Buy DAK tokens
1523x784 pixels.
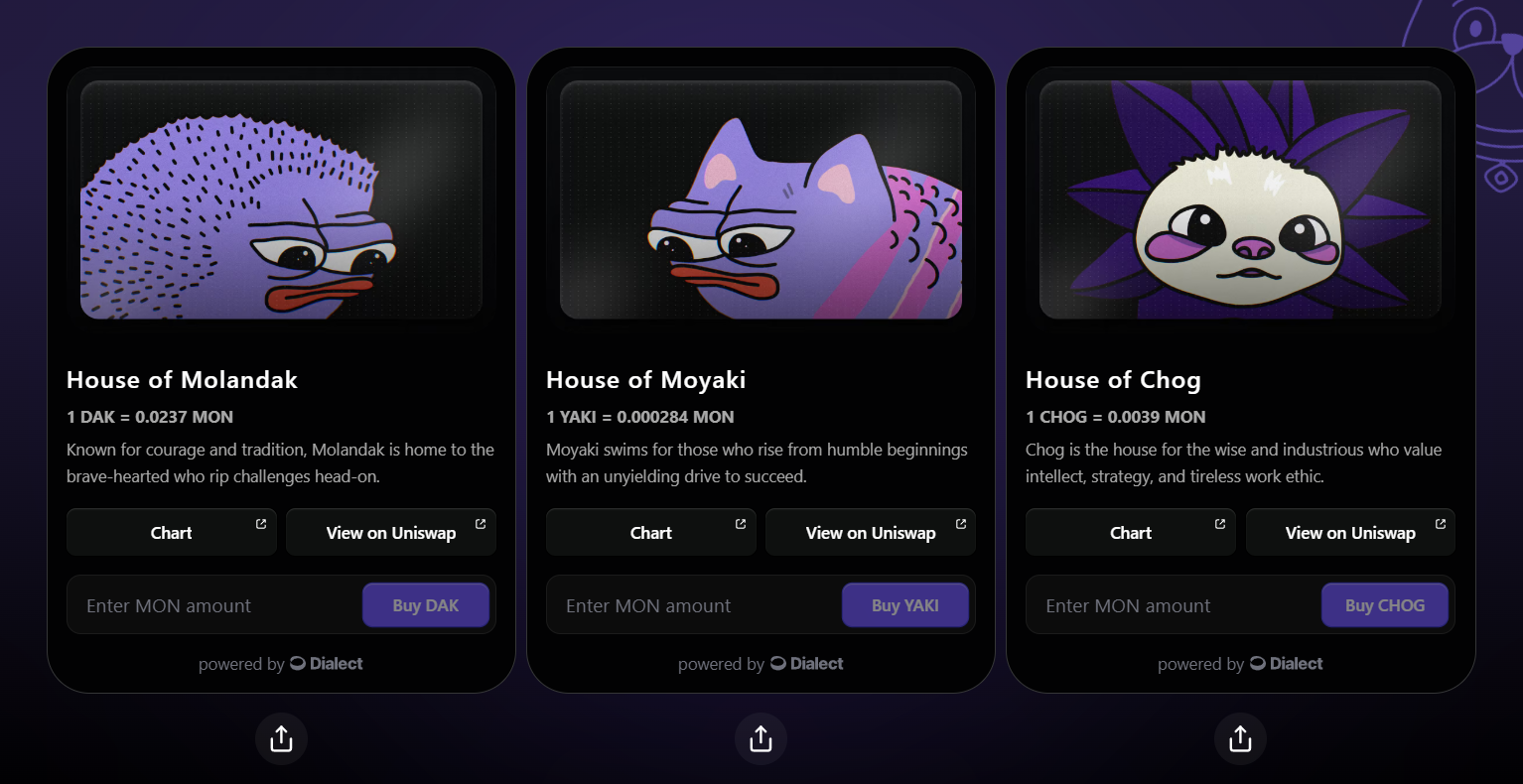coord(426,605)
